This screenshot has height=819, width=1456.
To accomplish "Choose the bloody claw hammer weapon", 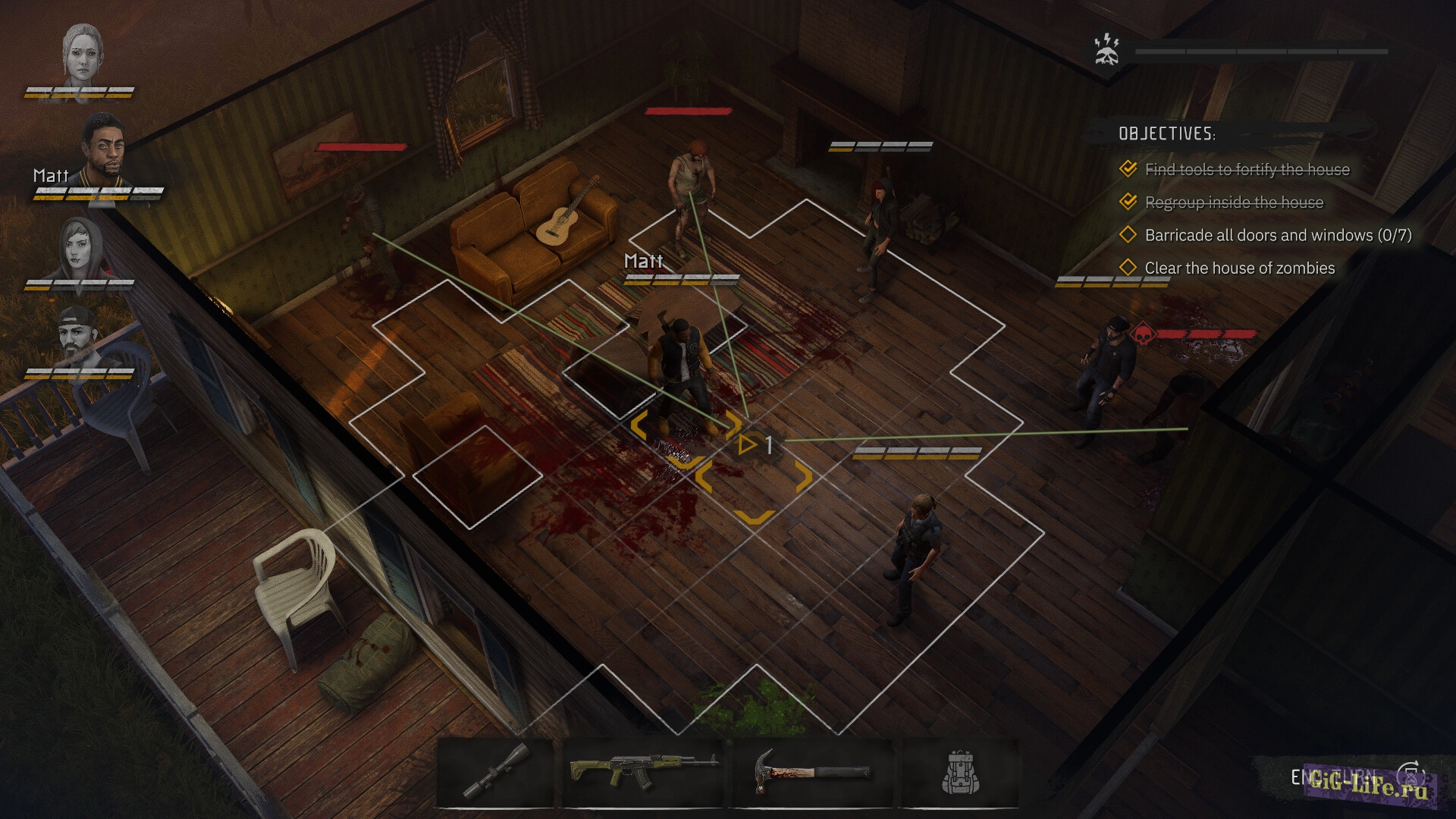I will coord(811,772).
